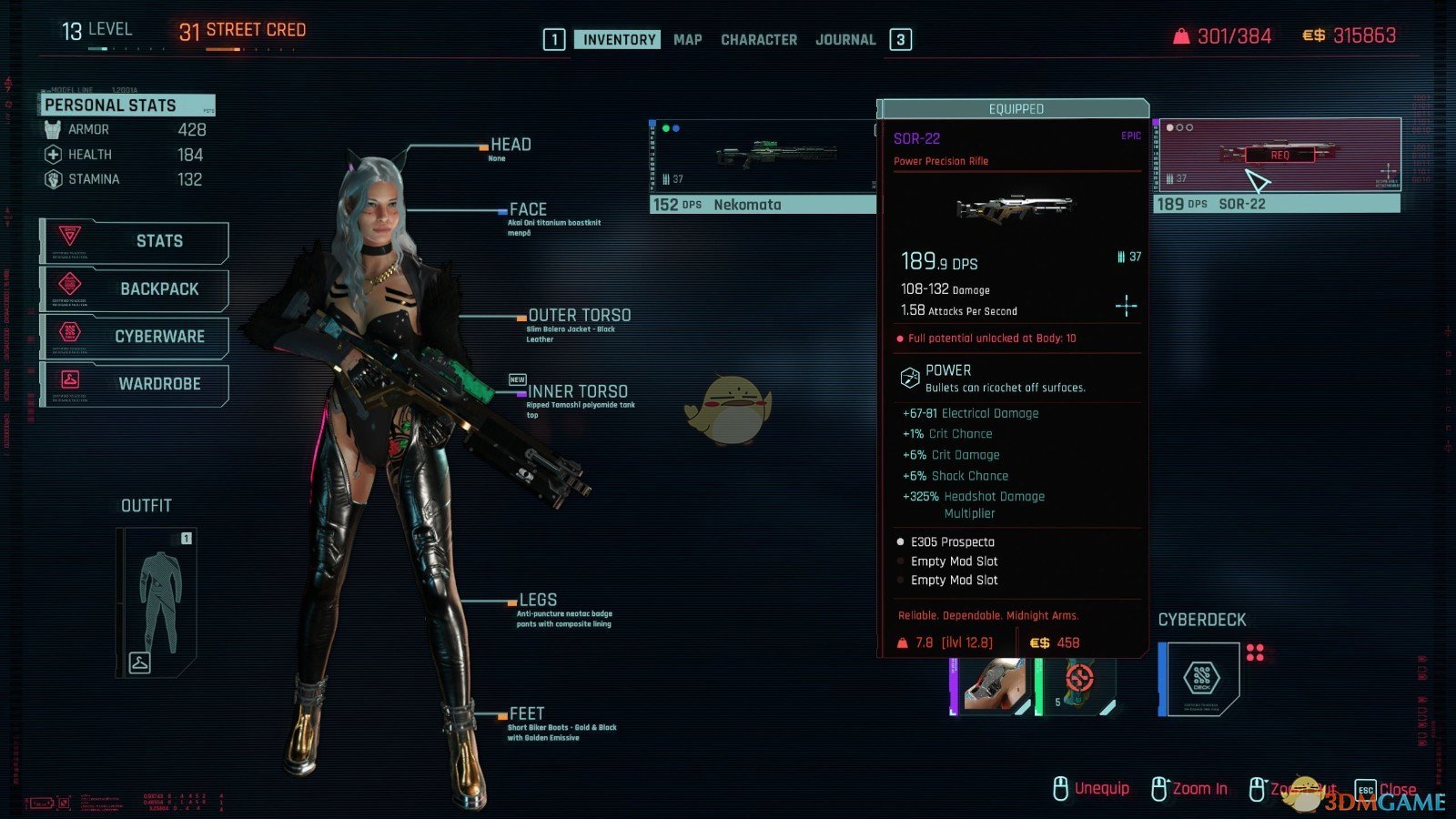Select the Outfit slot
The image size is (1456, 819).
pos(157,602)
